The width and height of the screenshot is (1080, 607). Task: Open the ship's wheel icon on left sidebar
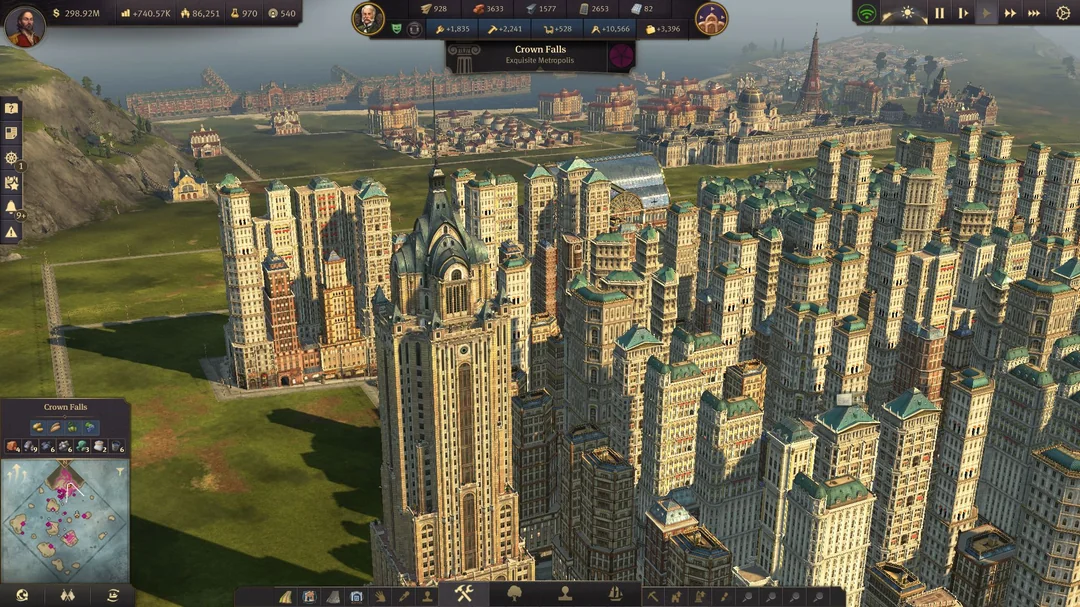[x=11, y=158]
